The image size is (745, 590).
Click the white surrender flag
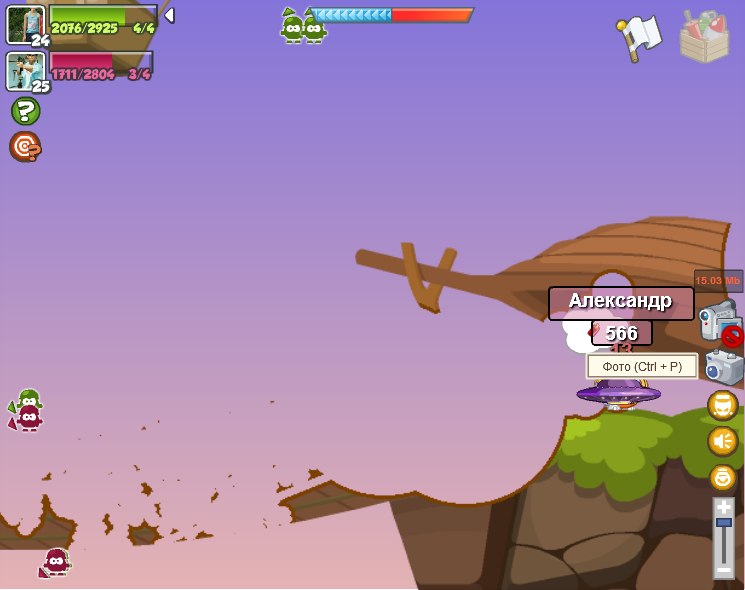(640, 37)
